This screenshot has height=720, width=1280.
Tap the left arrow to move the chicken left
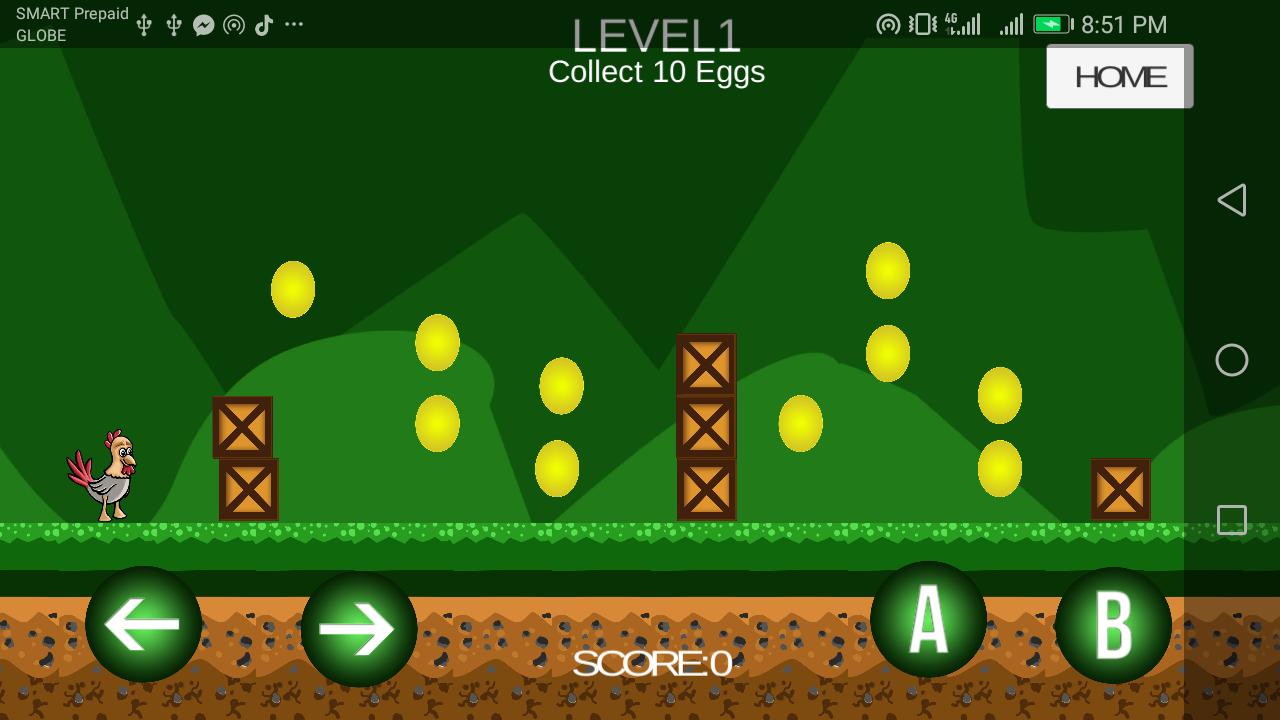(143, 627)
